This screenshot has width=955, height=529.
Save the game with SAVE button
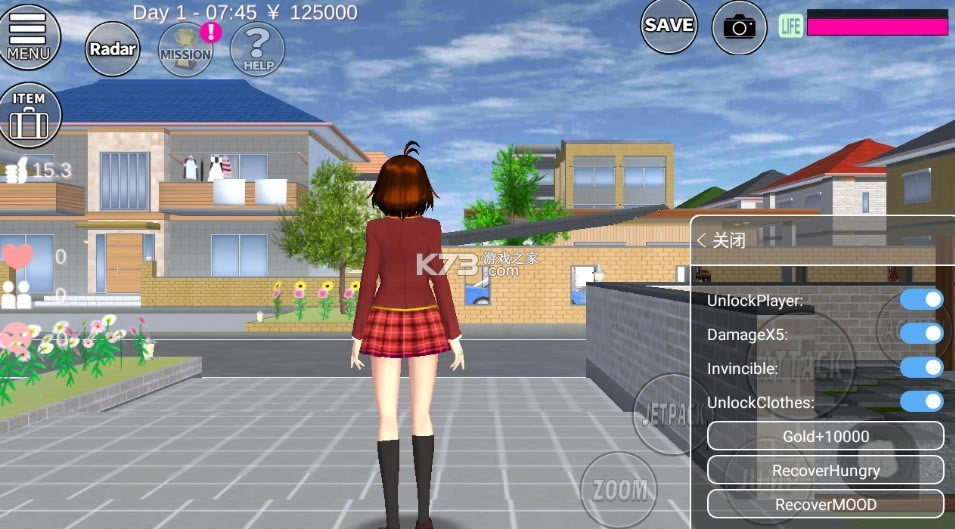(x=669, y=26)
